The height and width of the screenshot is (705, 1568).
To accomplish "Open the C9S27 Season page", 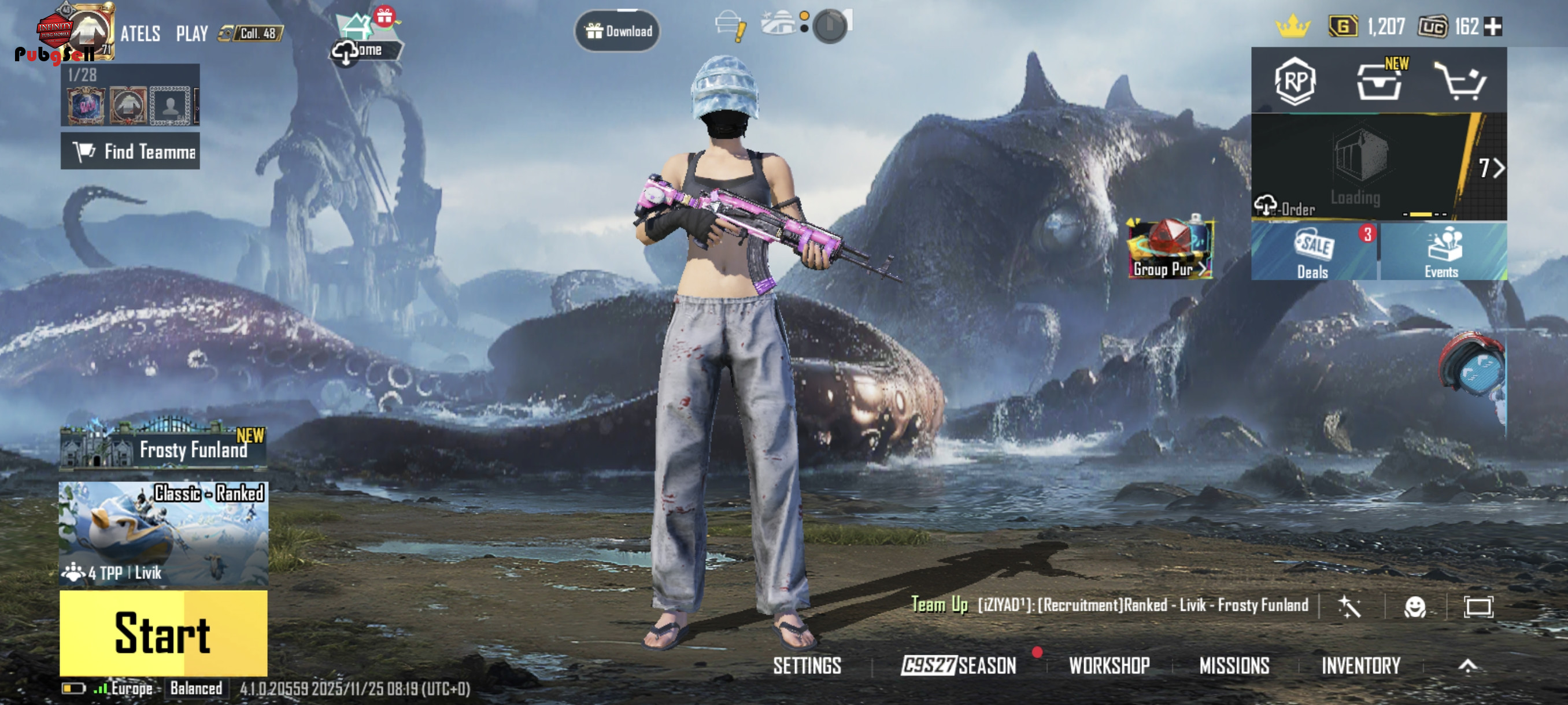I will point(959,666).
